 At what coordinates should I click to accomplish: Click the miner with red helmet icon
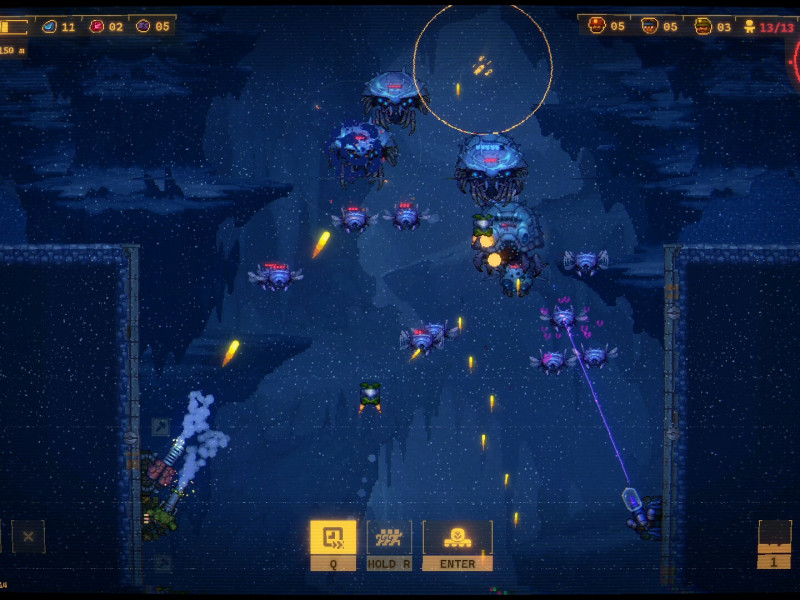point(597,26)
